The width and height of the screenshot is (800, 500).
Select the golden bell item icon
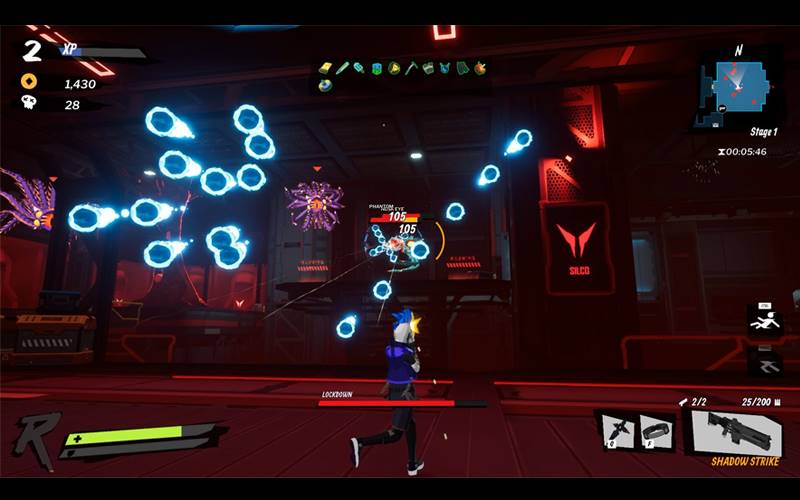click(x=394, y=68)
